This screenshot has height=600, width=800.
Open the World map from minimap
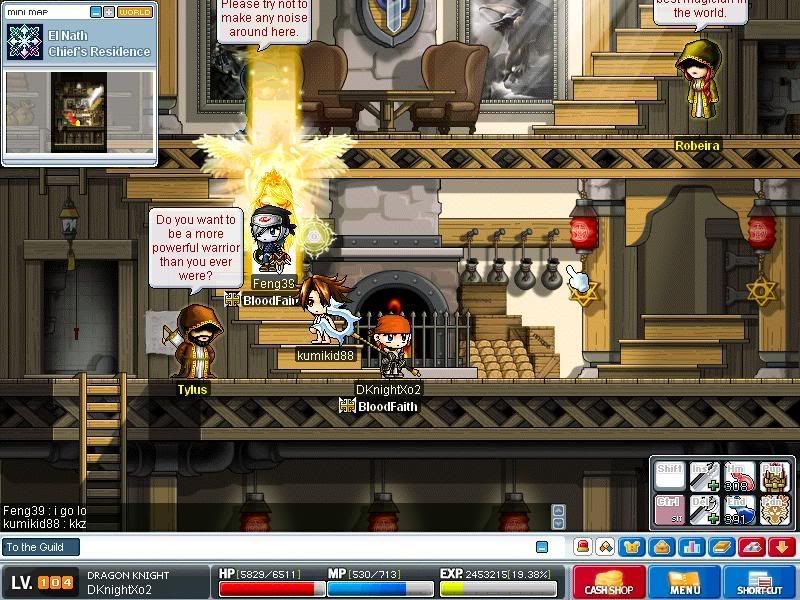[x=135, y=12]
